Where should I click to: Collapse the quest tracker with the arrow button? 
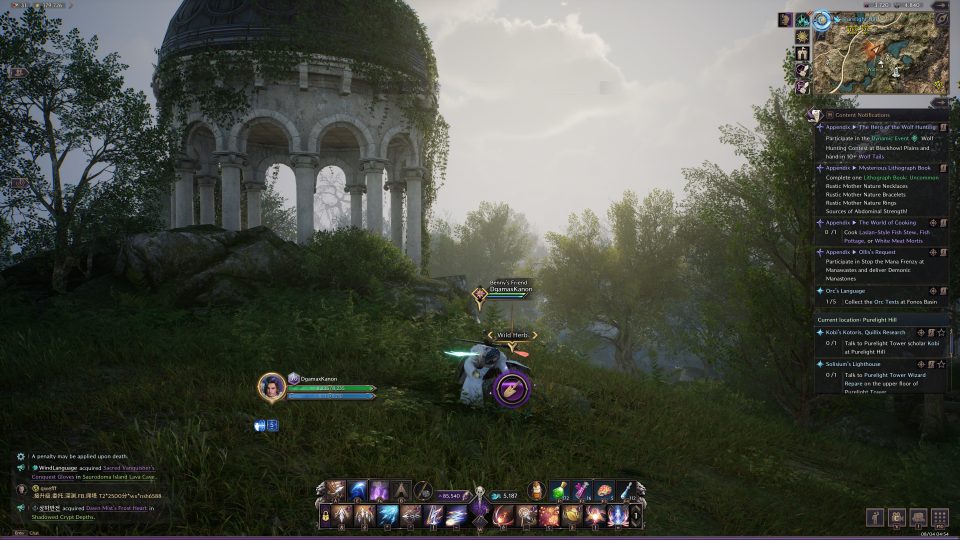click(938, 102)
